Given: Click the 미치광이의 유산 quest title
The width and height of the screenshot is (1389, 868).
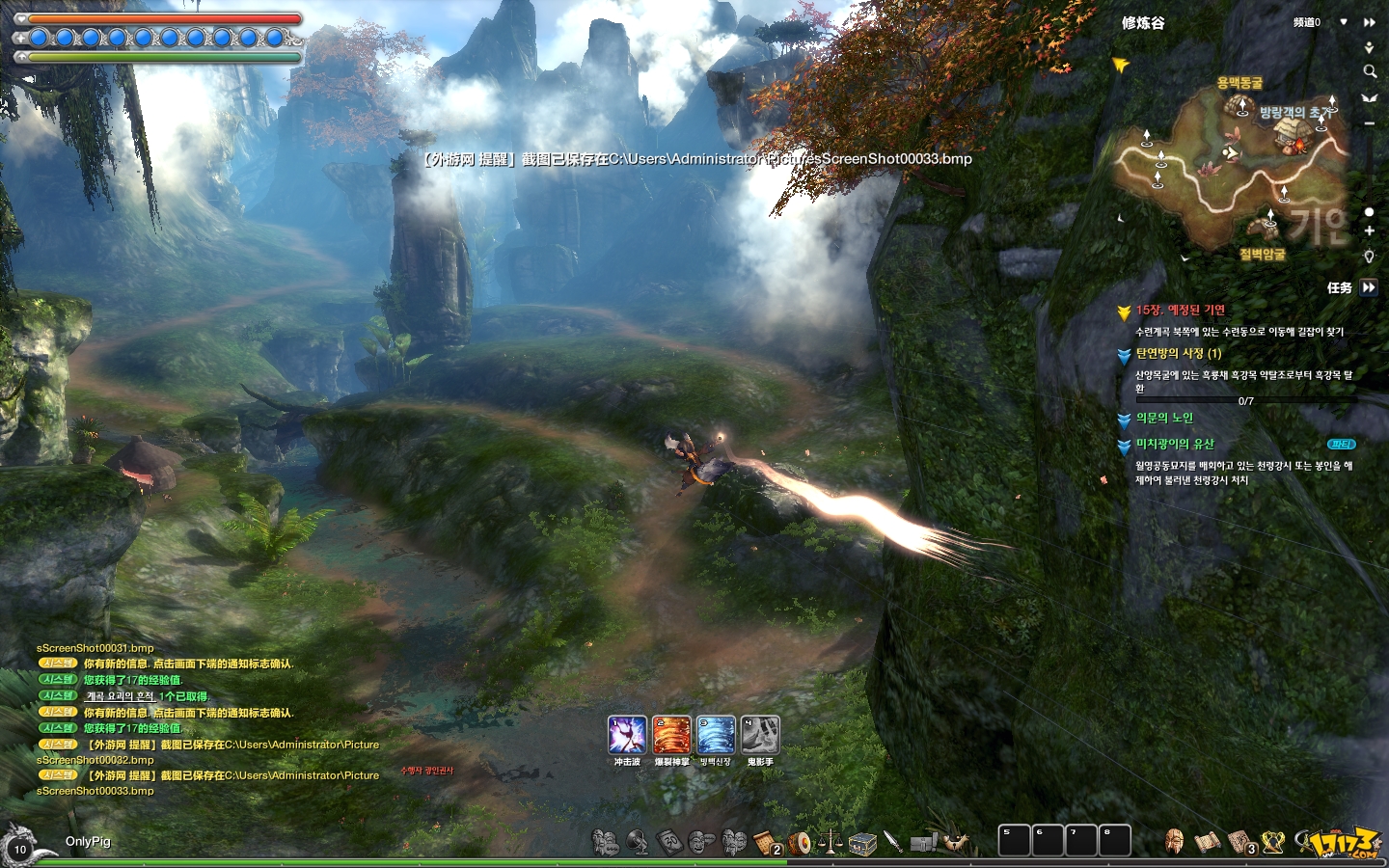Looking at the screenshot, I should pyautogui.click(x=1175, y=445).
